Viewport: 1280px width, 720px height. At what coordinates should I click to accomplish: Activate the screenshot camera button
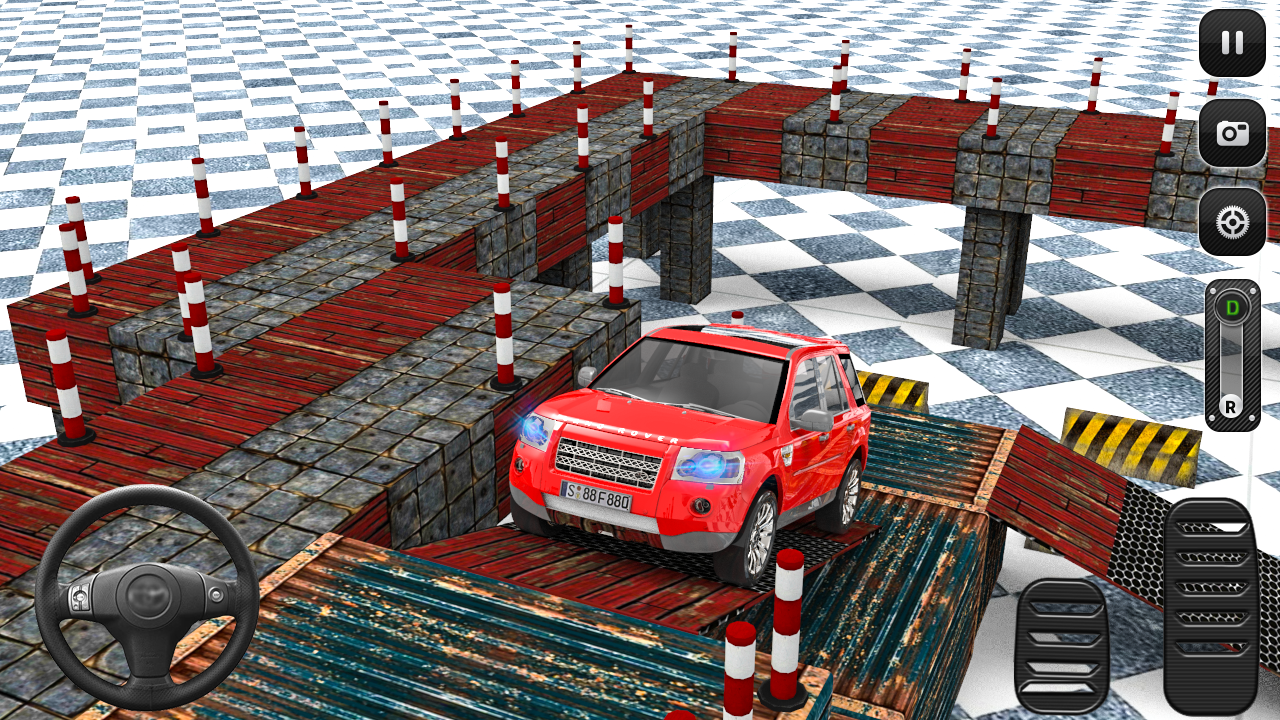point(1232,130)
